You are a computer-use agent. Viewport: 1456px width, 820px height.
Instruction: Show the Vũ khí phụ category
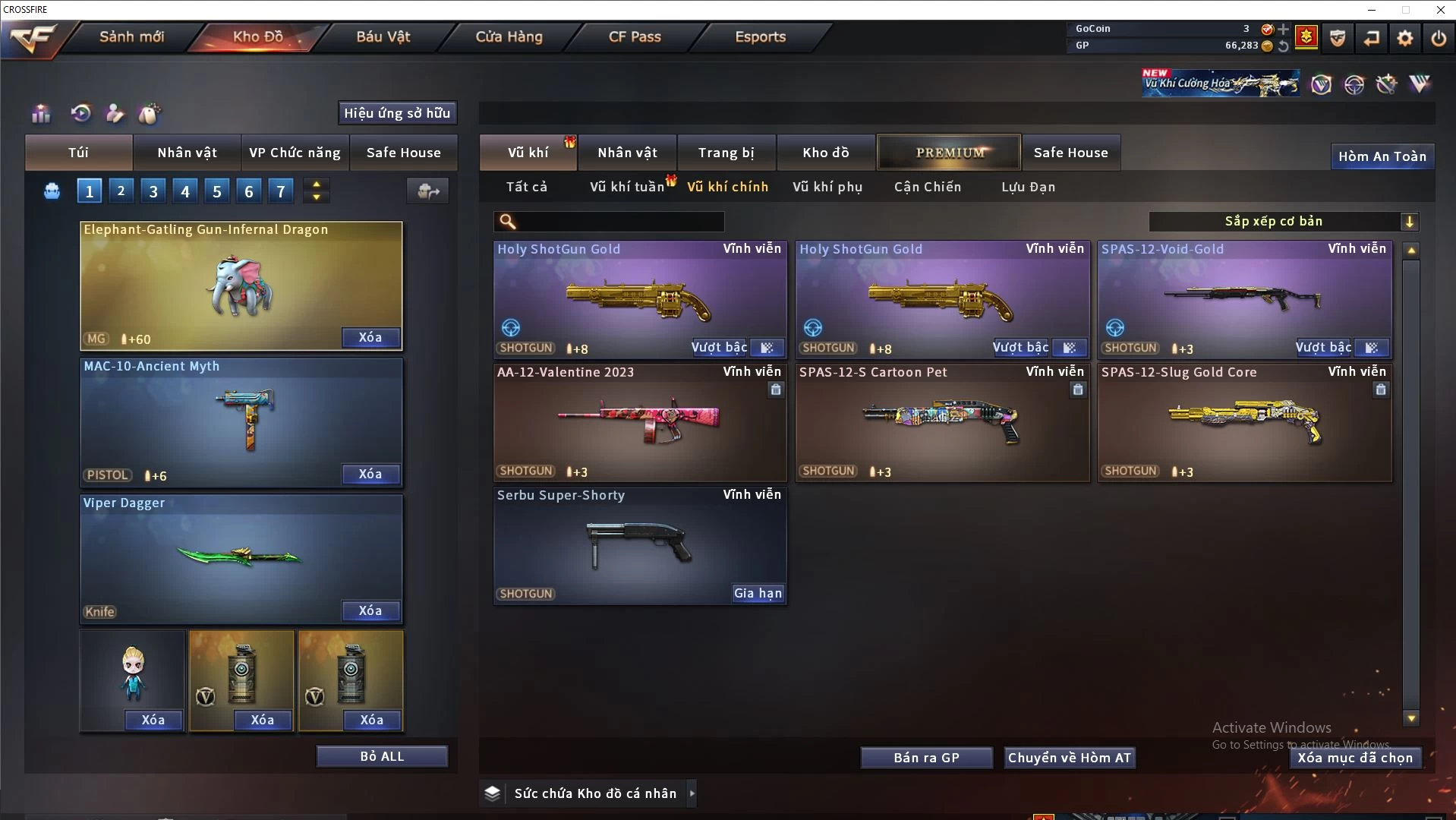pos(827,187)
